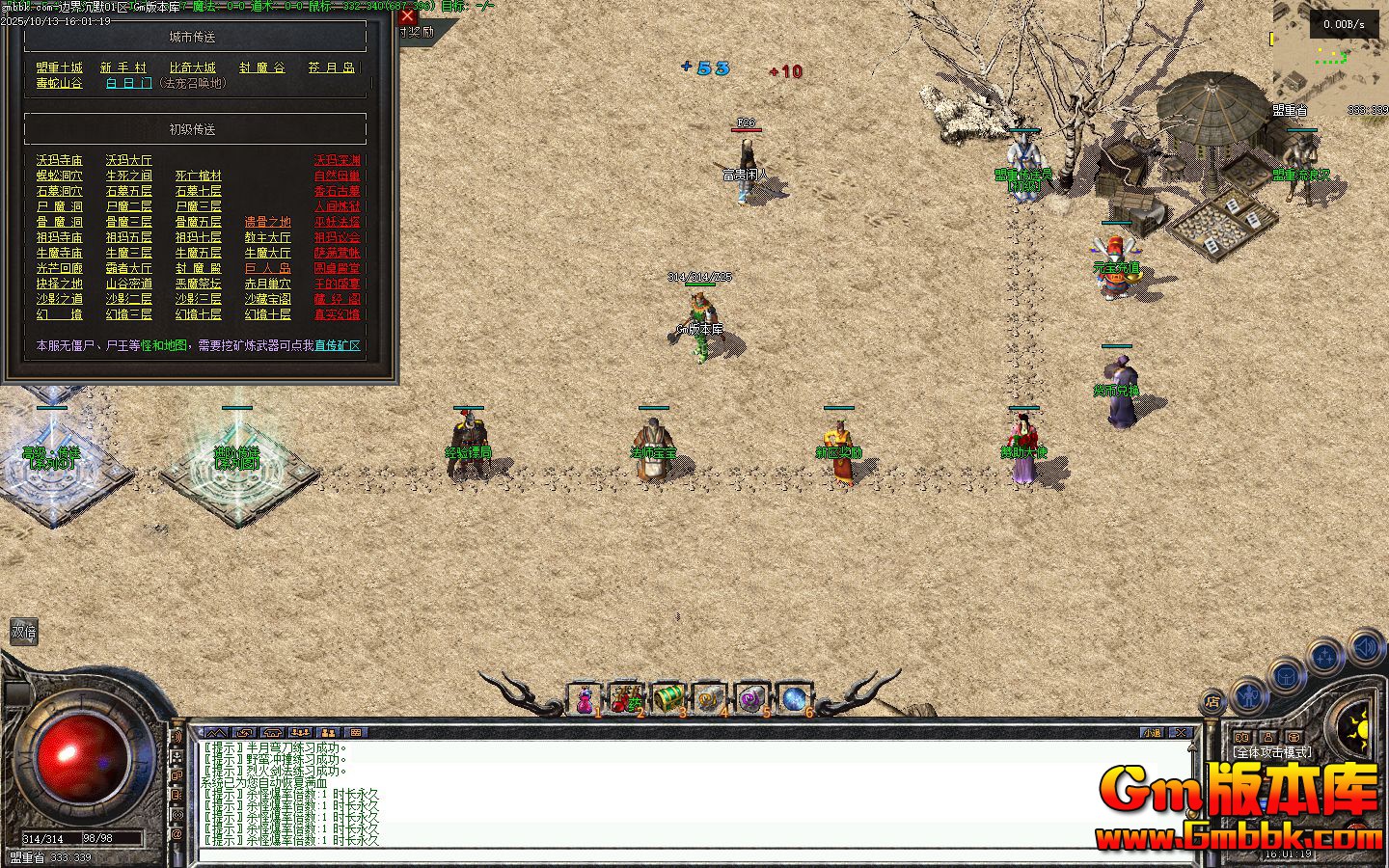1389x868 pixels.
Task: Use the pink potion in hotbar slot 1
Action: (x=585, y=699)
